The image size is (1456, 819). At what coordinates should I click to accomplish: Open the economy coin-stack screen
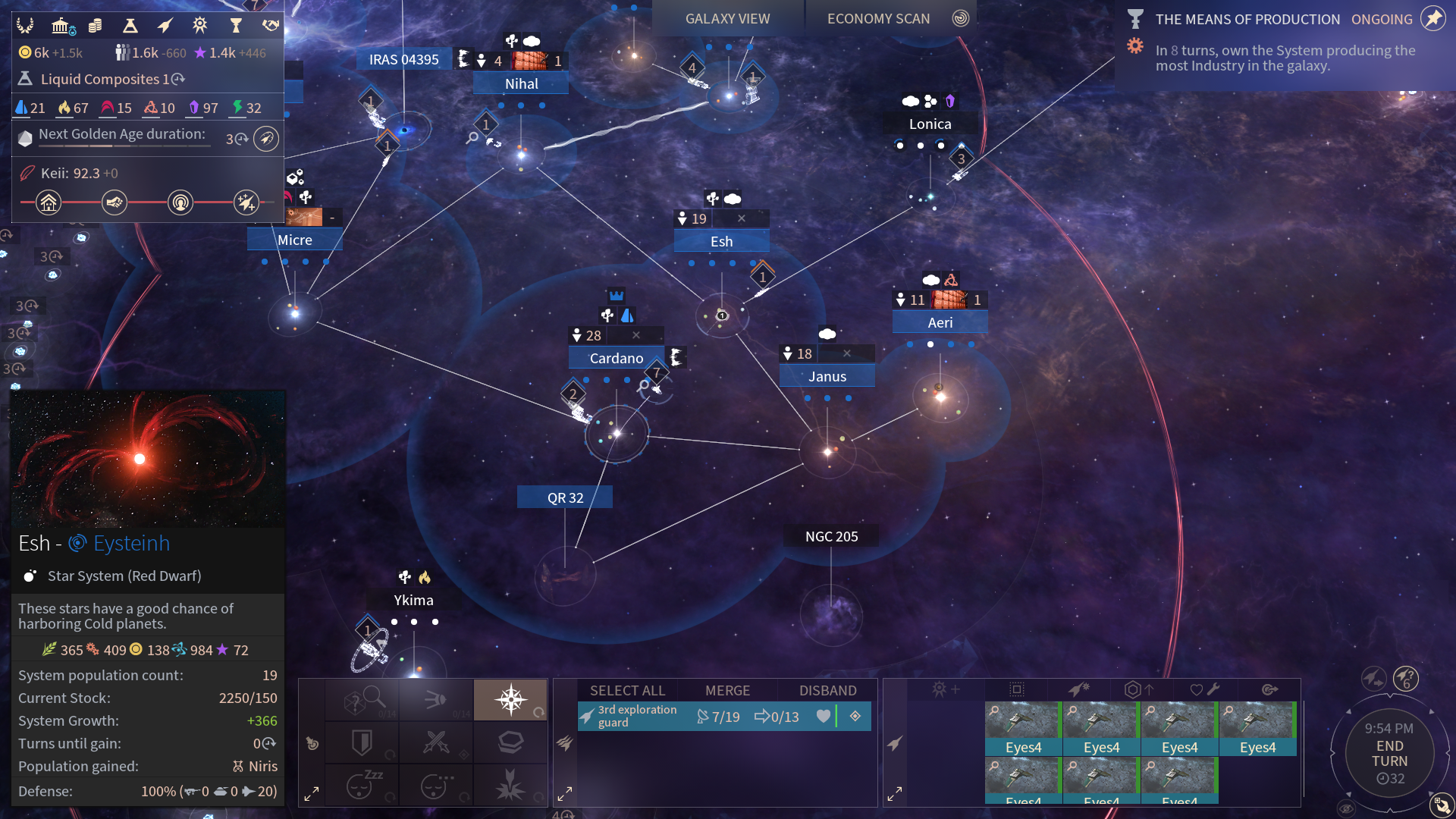point(96,26)
